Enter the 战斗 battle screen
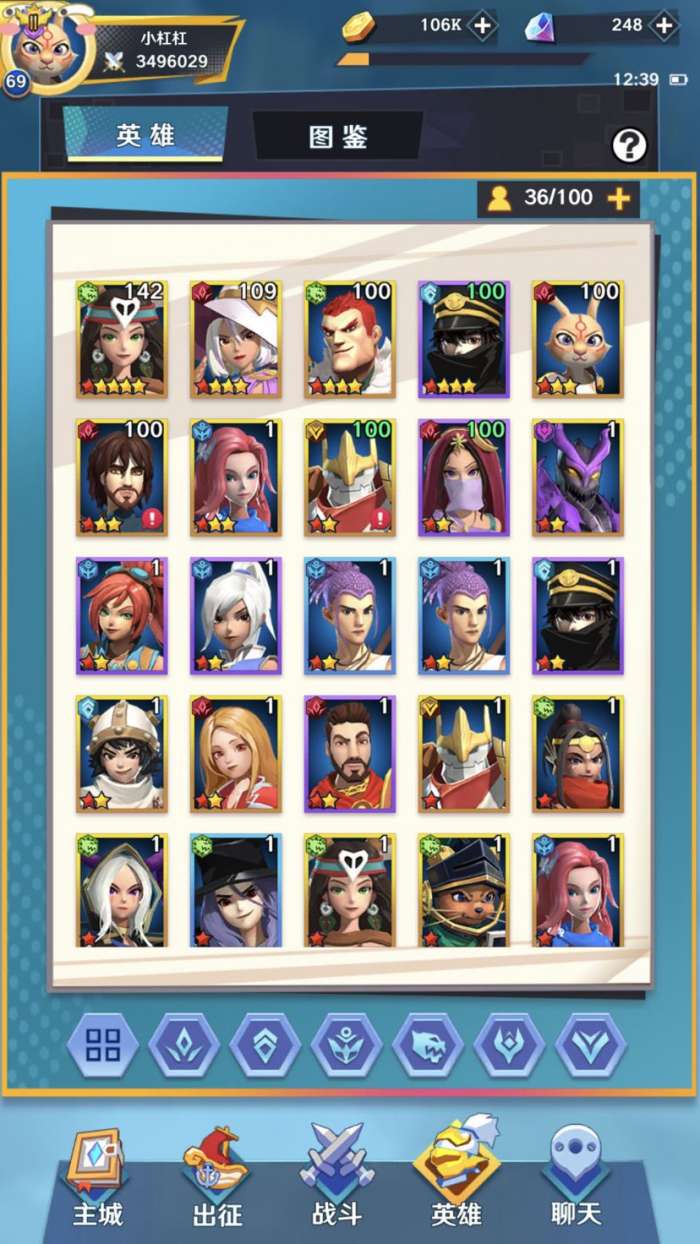This screenshot has width=700, height=1244. click(x=337, y=1180)
